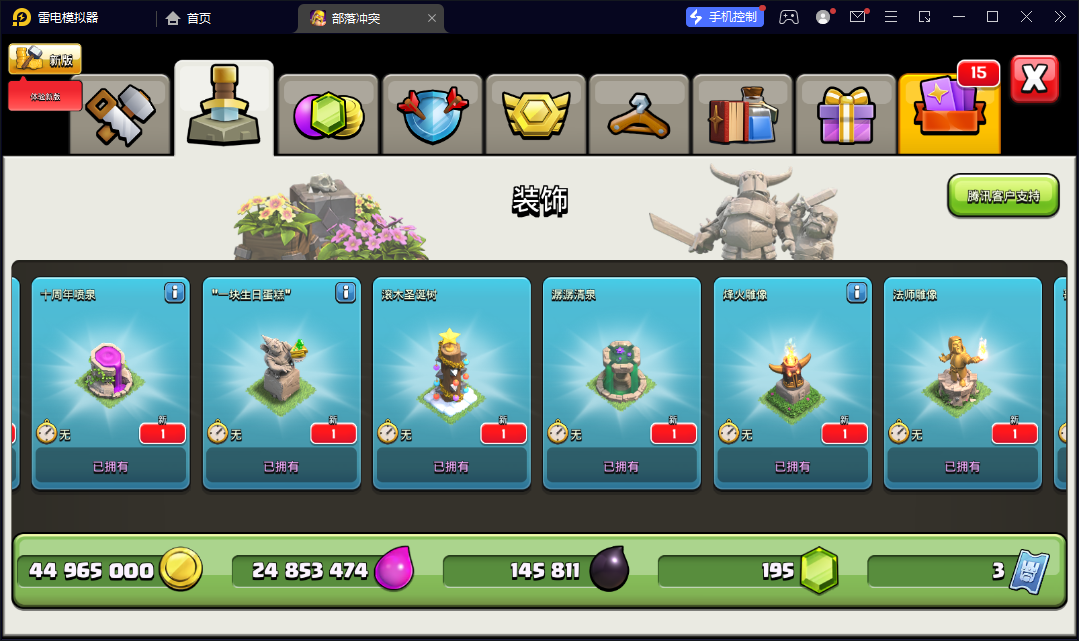Show info for 一块生日蛋糕 decoration
Viewport: 1079px width, 641px height.
[346, 292]
